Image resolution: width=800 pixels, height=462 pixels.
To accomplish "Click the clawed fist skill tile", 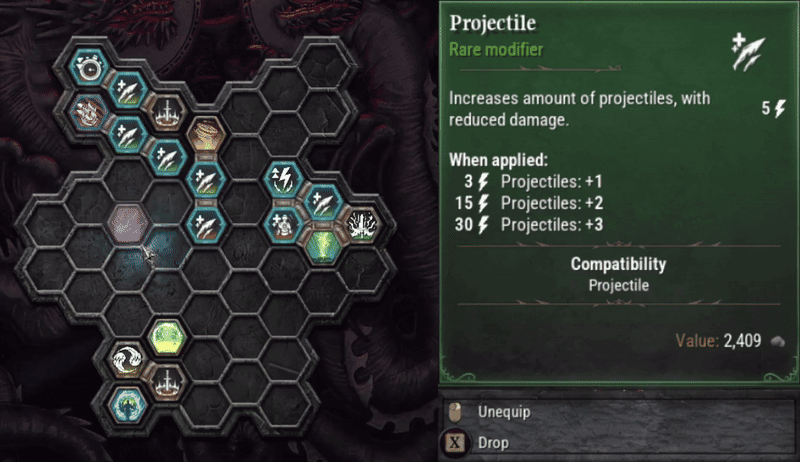I will point(90,109).
